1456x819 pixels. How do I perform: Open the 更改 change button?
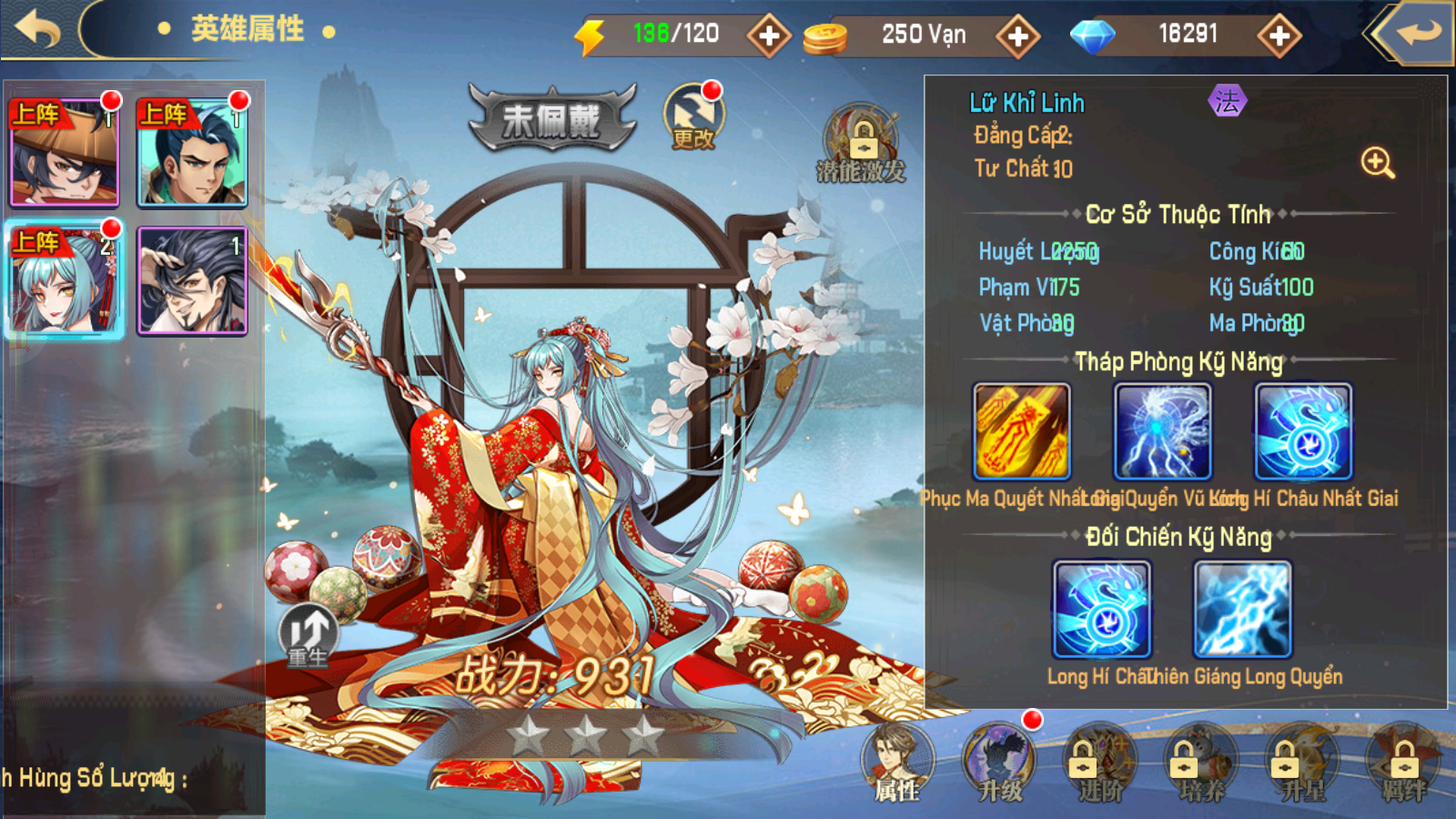click(693, 117)
